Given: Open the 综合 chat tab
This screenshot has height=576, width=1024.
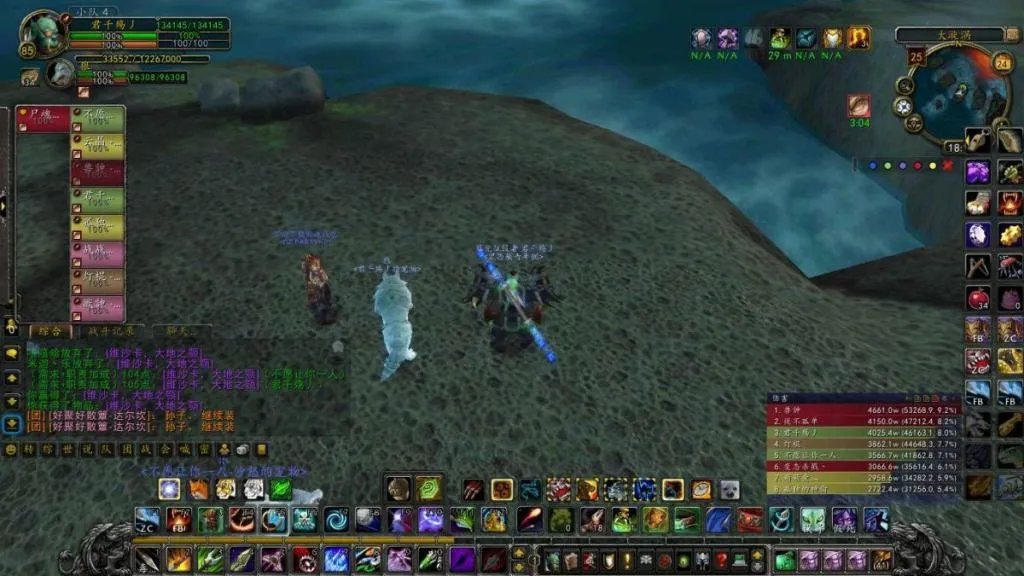Looking at the screenshot, I should [x=50, y=331].
